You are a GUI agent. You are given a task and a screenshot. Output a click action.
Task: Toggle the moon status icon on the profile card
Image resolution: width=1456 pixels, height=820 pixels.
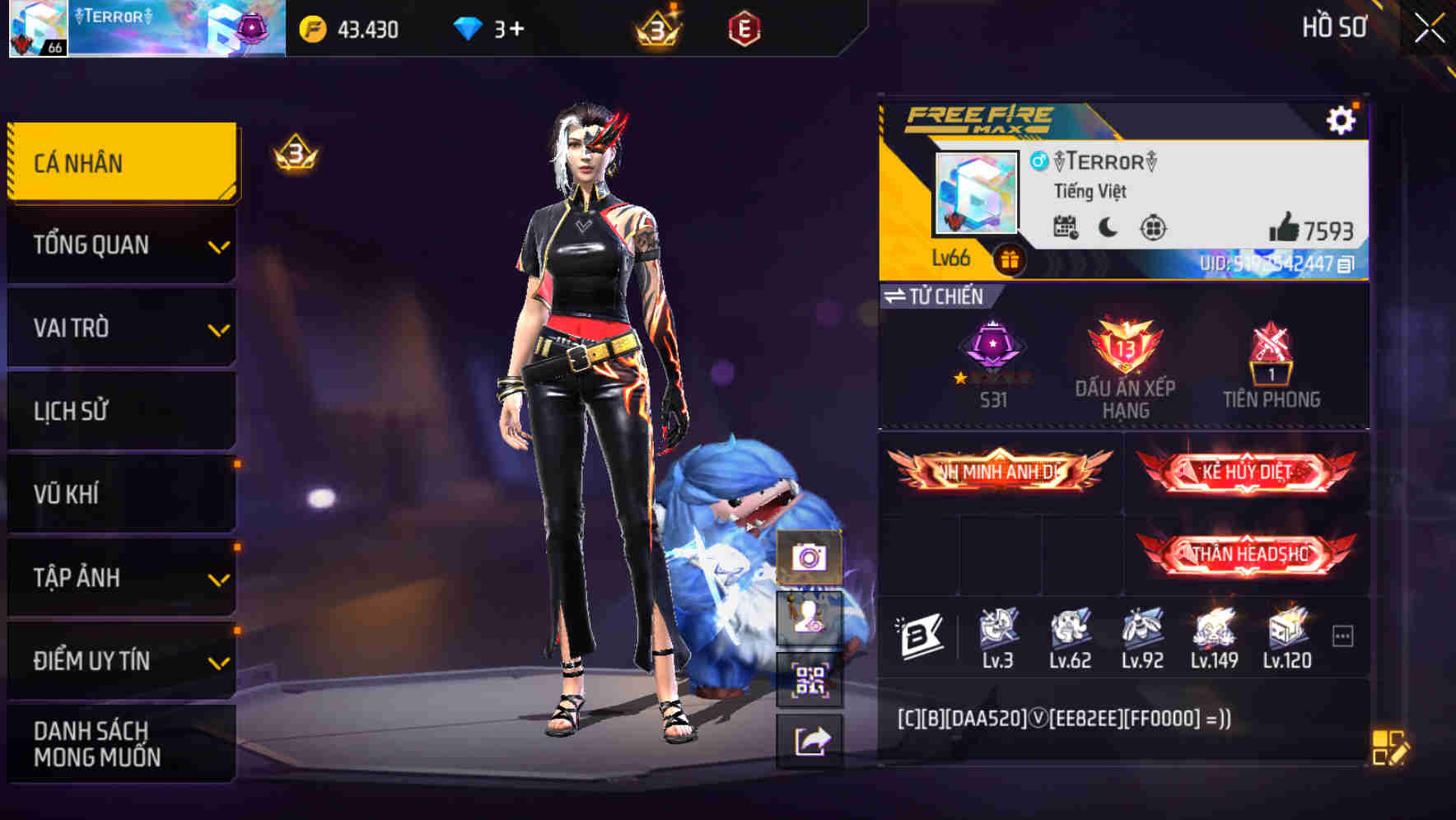pyautogui.click(x=1106, y=228)
